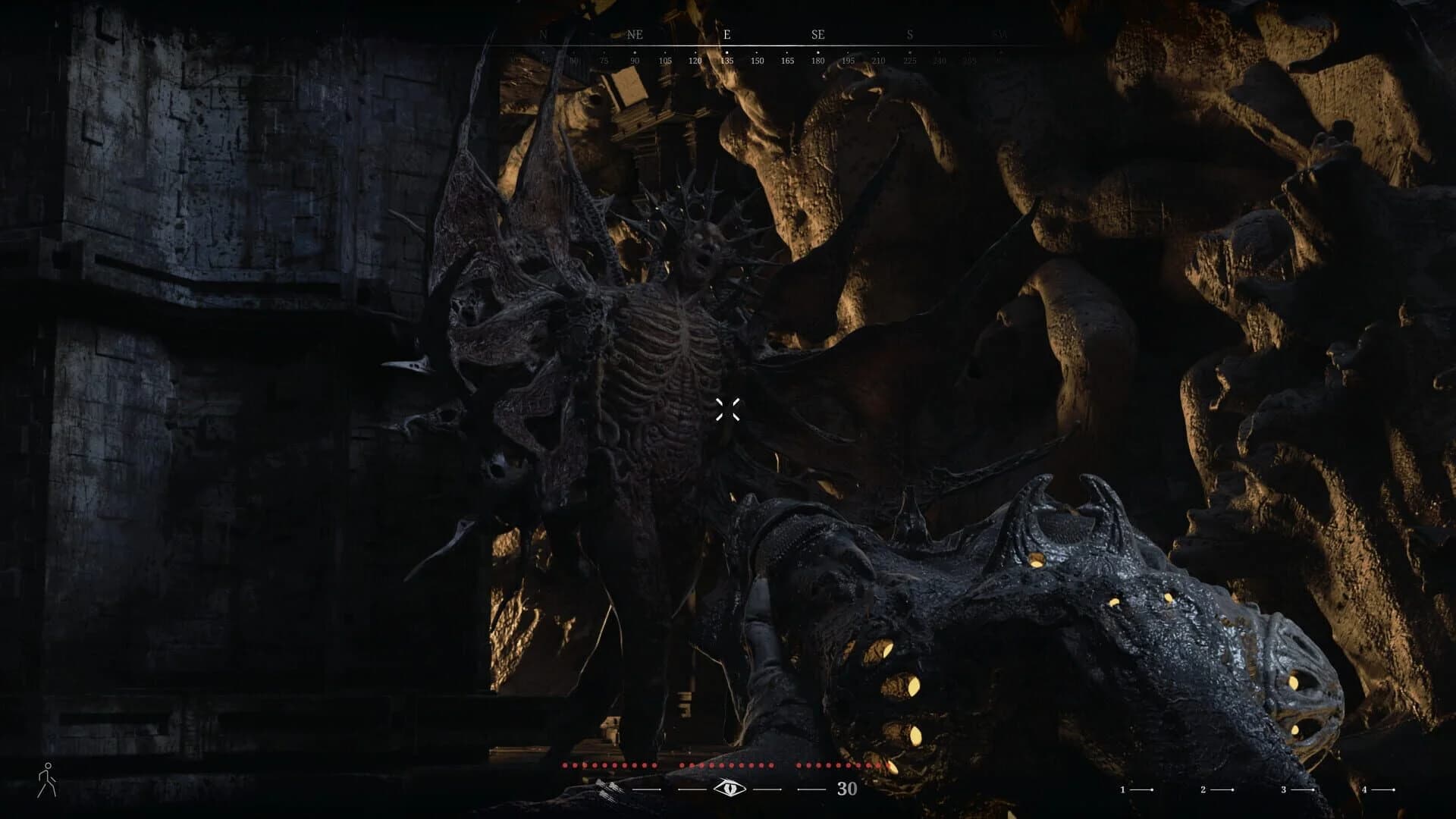Click the dash segment right of the eye emblem
1456x819 pixels.
(x=767, y=789)
